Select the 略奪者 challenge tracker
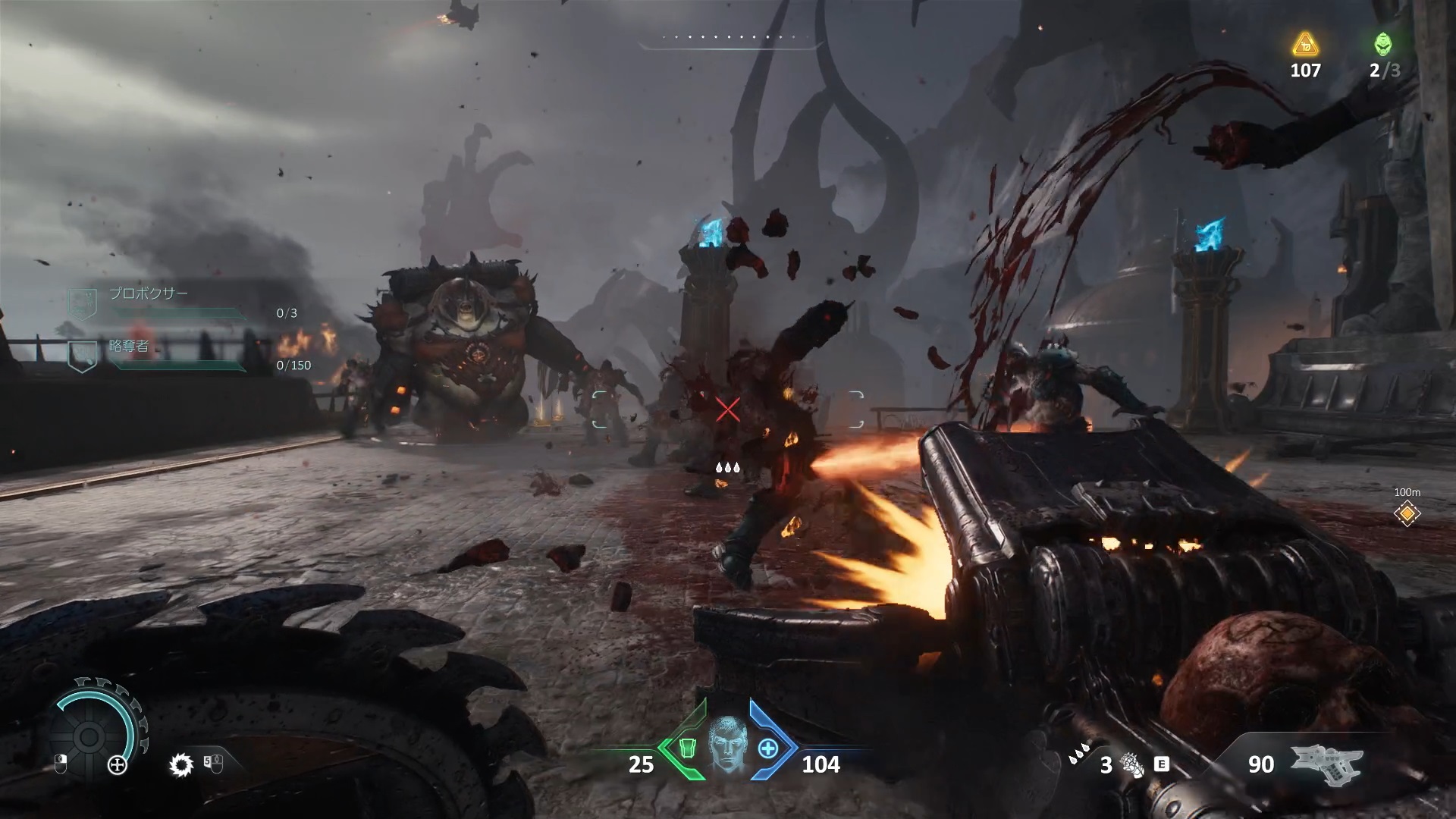The image size is (1456, 819). [129, 347]
